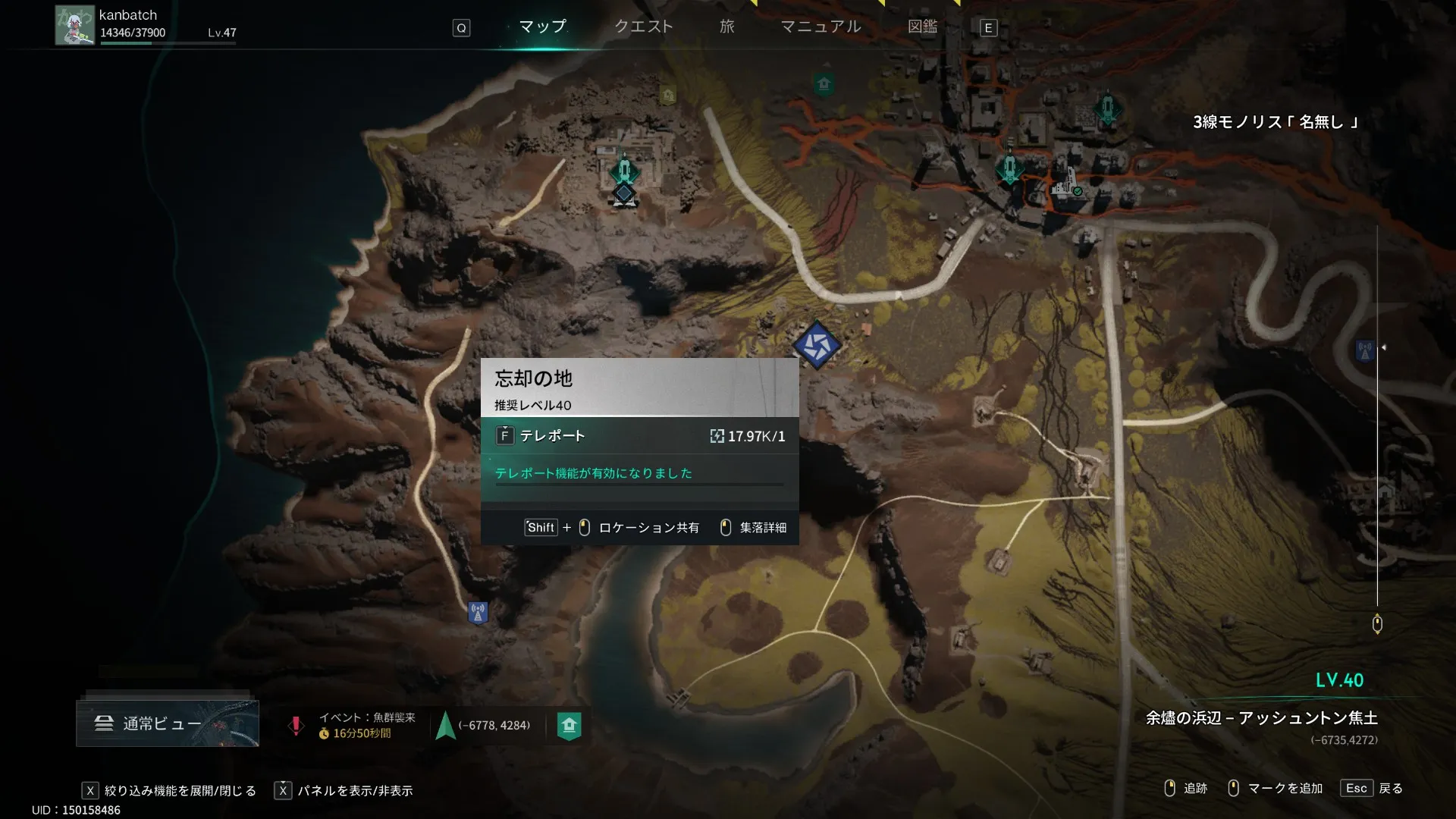Select the blue radio tower marker
The image size is (1456, 819).
pos(478,612)
